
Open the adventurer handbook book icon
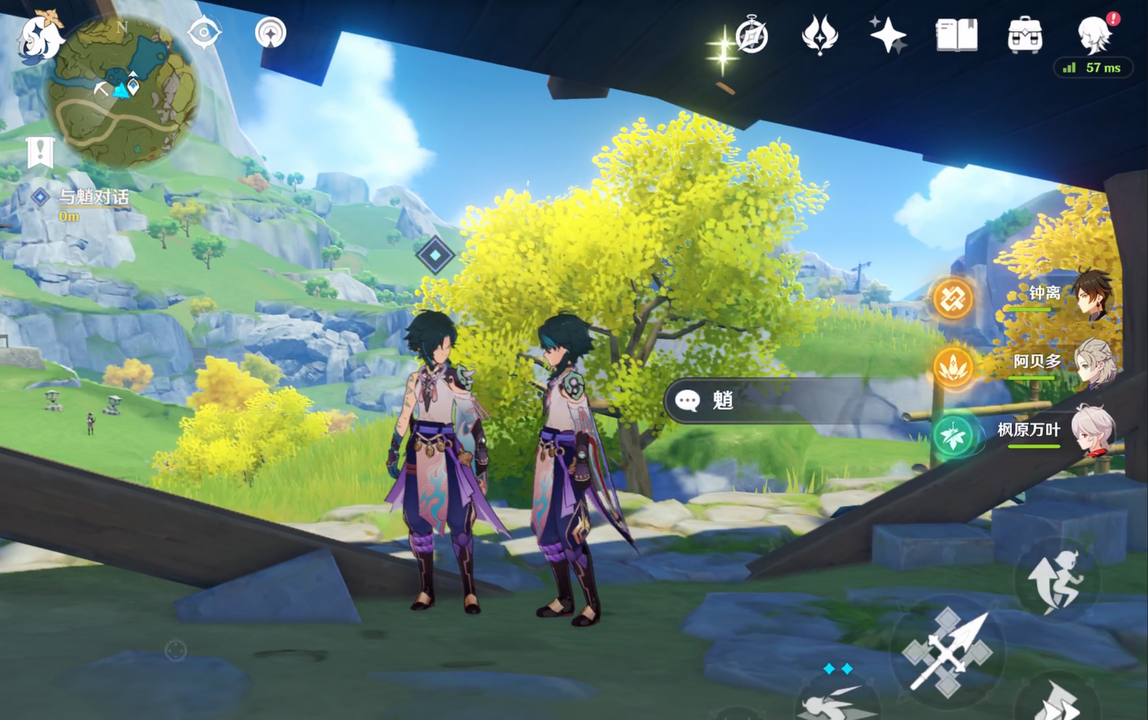[x=956, y=36]
